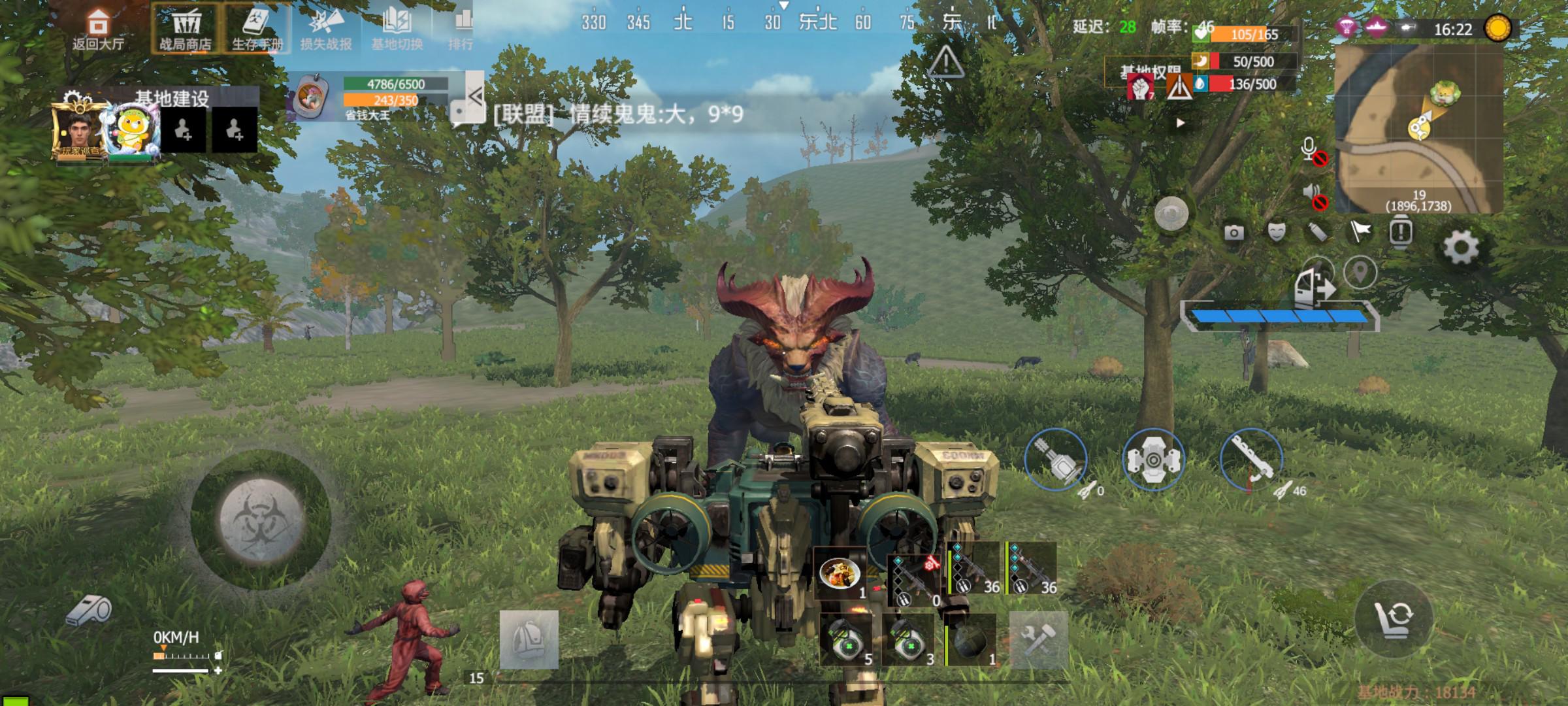
Task: Open the battle shop (战局商店)
Action: point(186,29)
